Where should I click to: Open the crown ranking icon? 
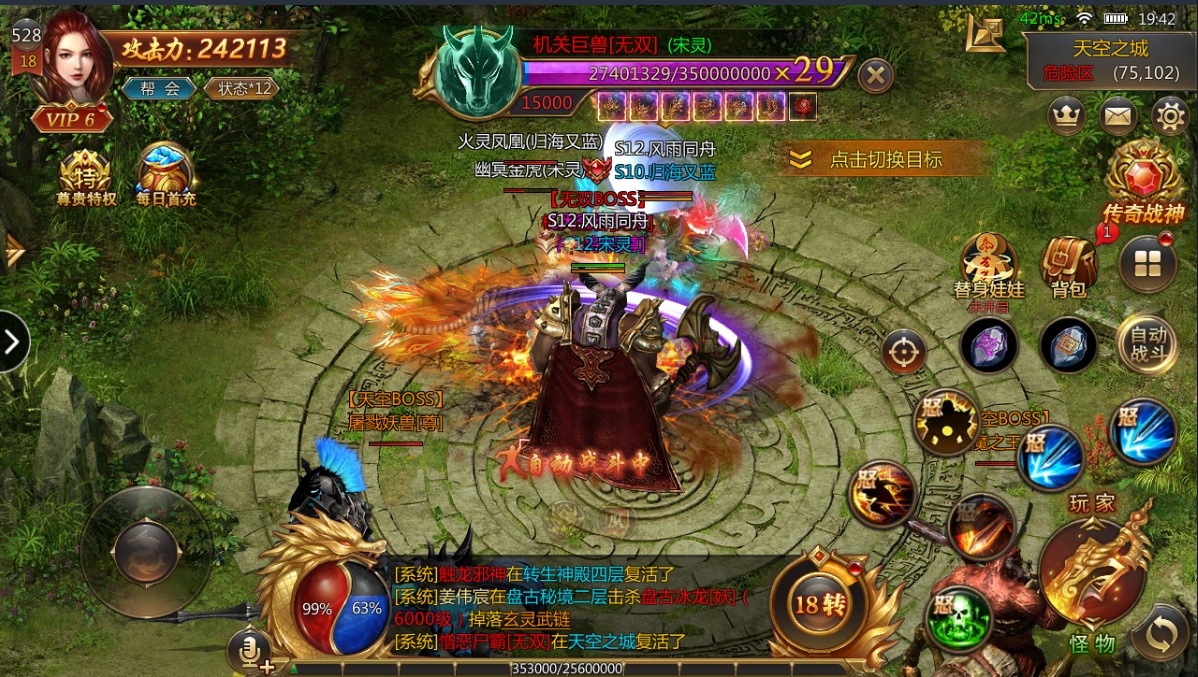[x=1067, y=117]
